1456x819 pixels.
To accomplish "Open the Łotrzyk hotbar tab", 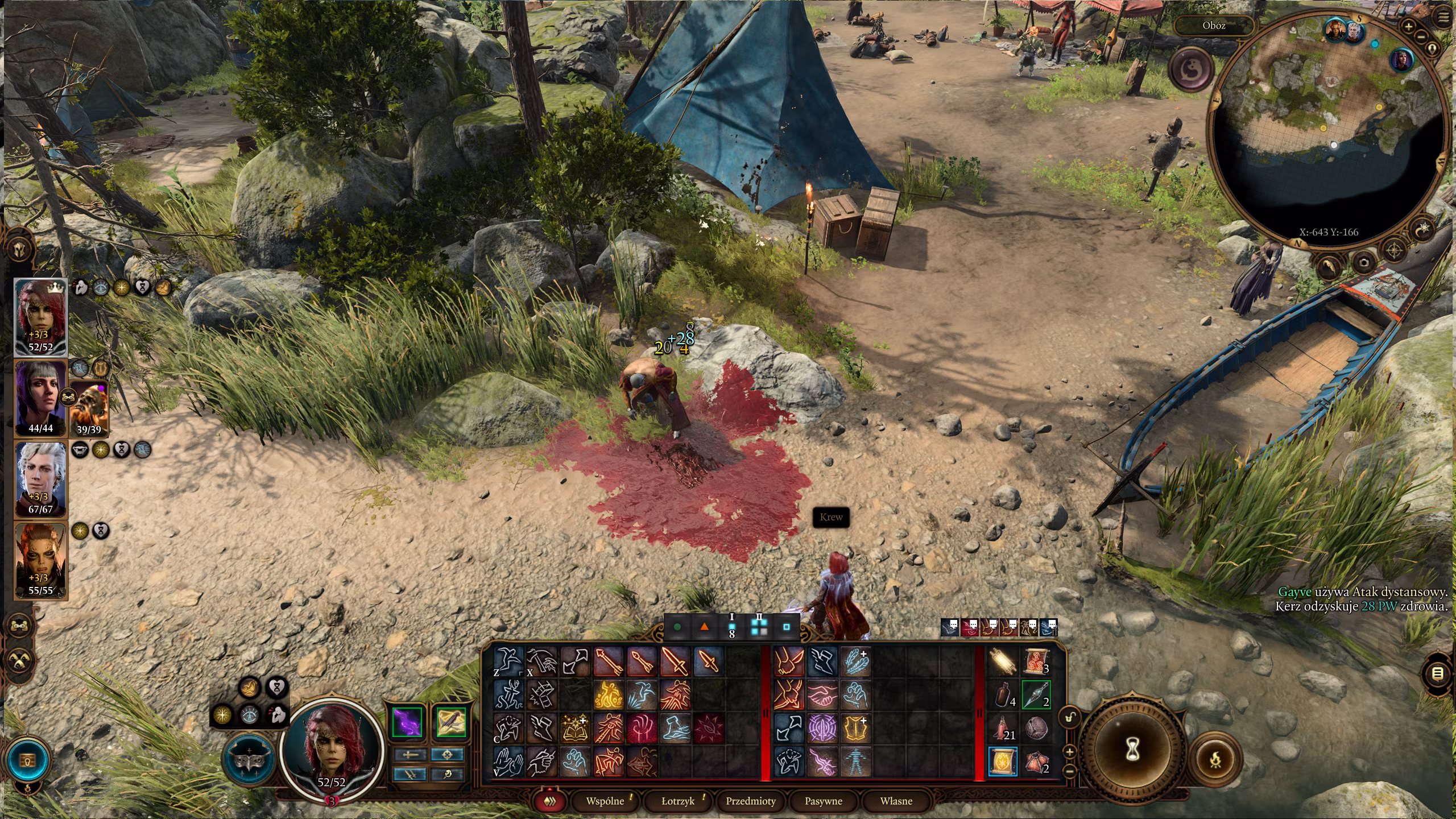I will click(x=678, y=801).
